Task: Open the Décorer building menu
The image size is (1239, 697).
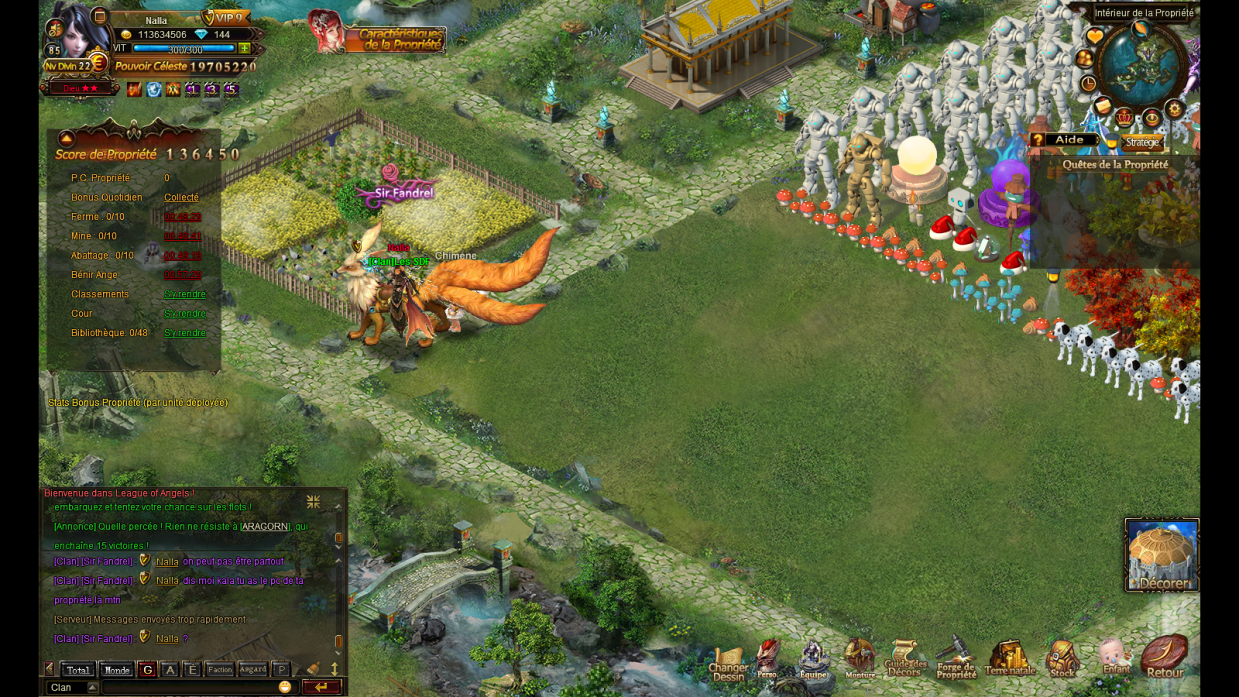Action: (1162, 556)
